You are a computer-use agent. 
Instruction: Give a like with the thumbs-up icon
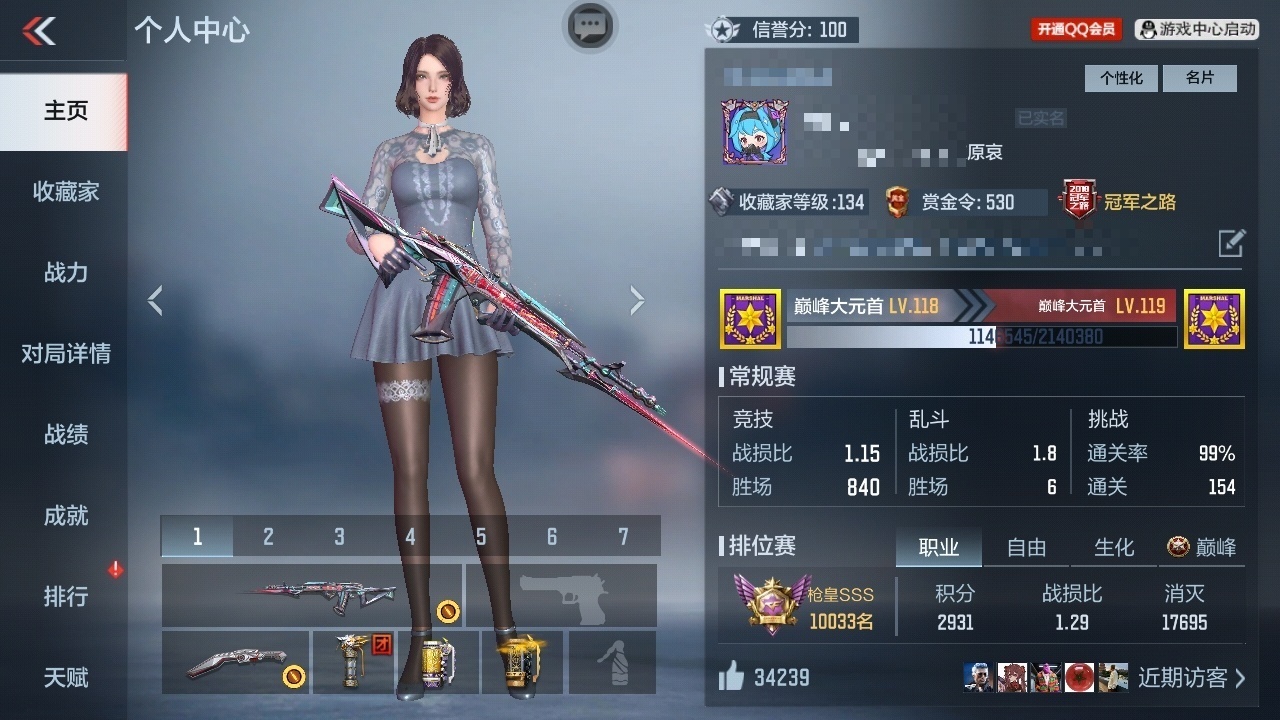(732, 678)
